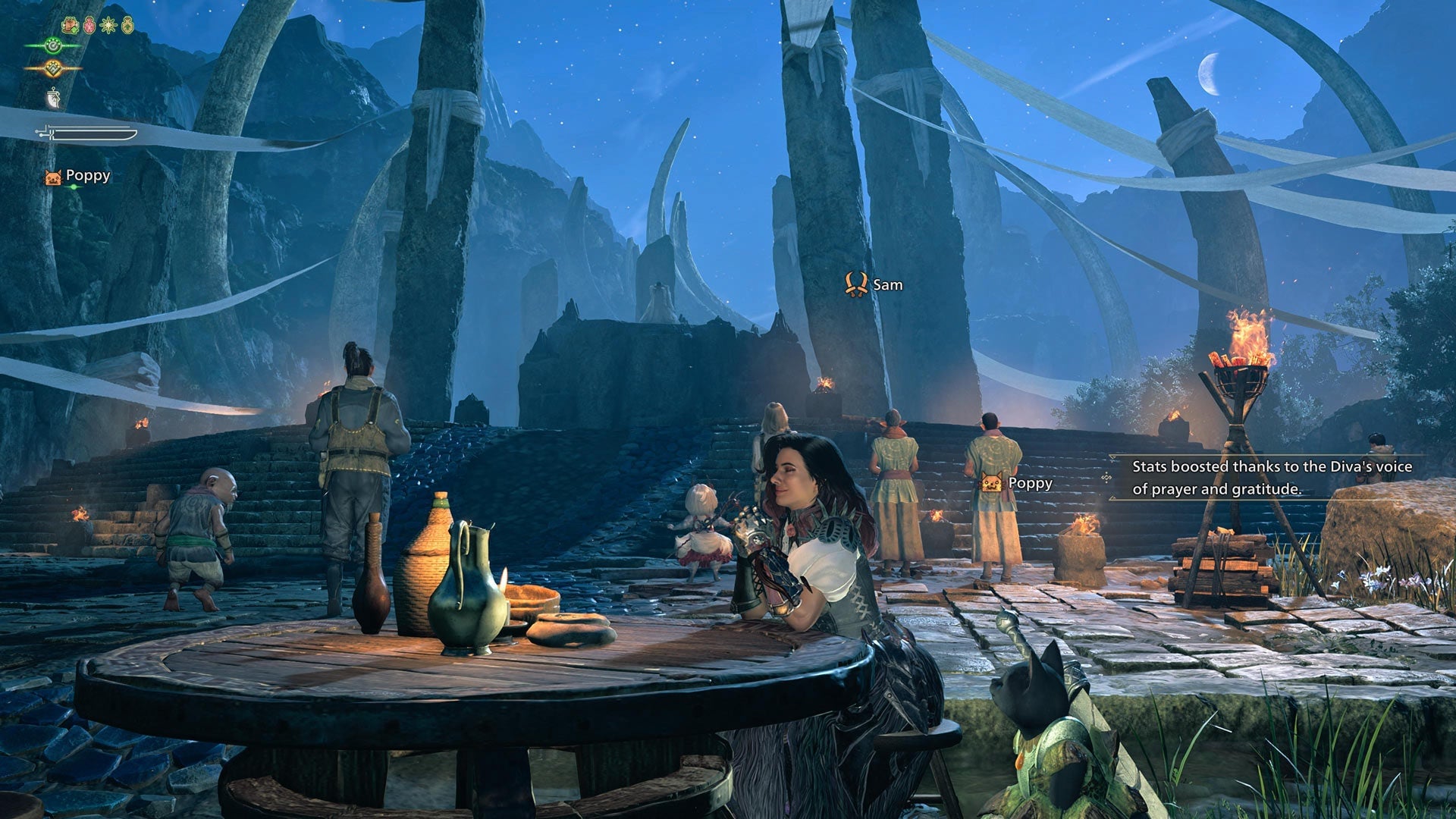Click the Sam player name label
The height and width of the screenshot is (819, 1456).
click(887, 286)
